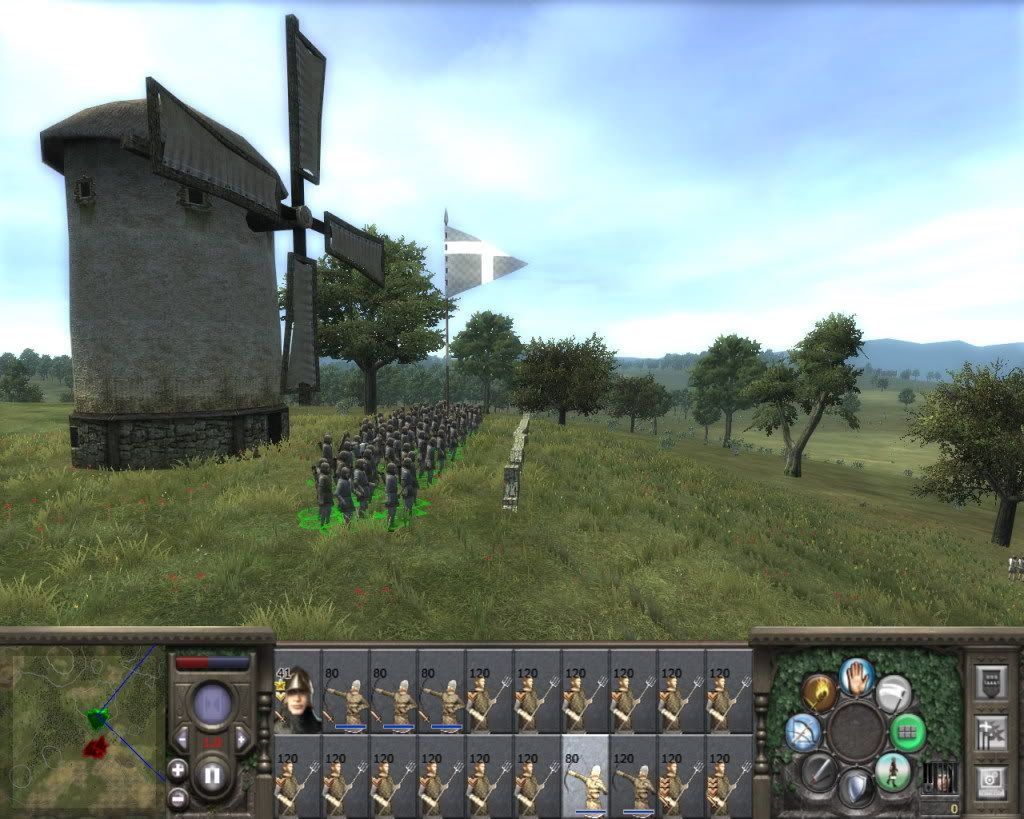Image resolution: width=1024 pixels, height=819 pixels.
Task: Toggle fire arrows with the flaming arrow icon
Action: pyautogui.click(x=818, y=693)
